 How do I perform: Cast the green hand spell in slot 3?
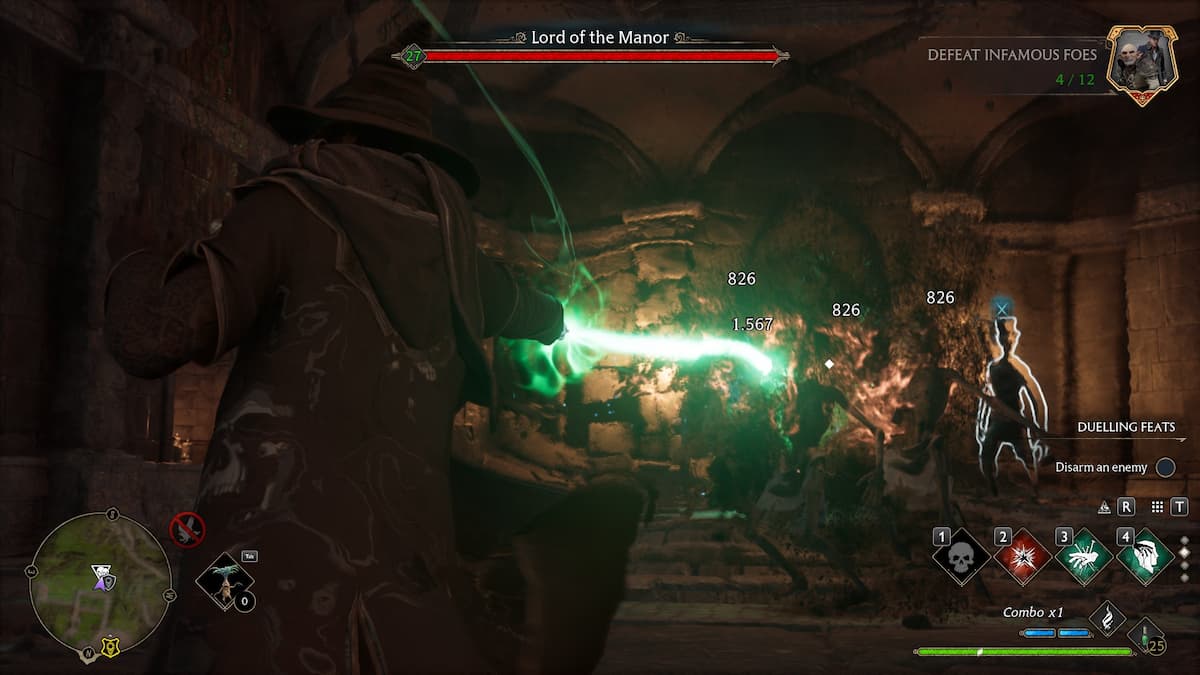[1084, 558]
